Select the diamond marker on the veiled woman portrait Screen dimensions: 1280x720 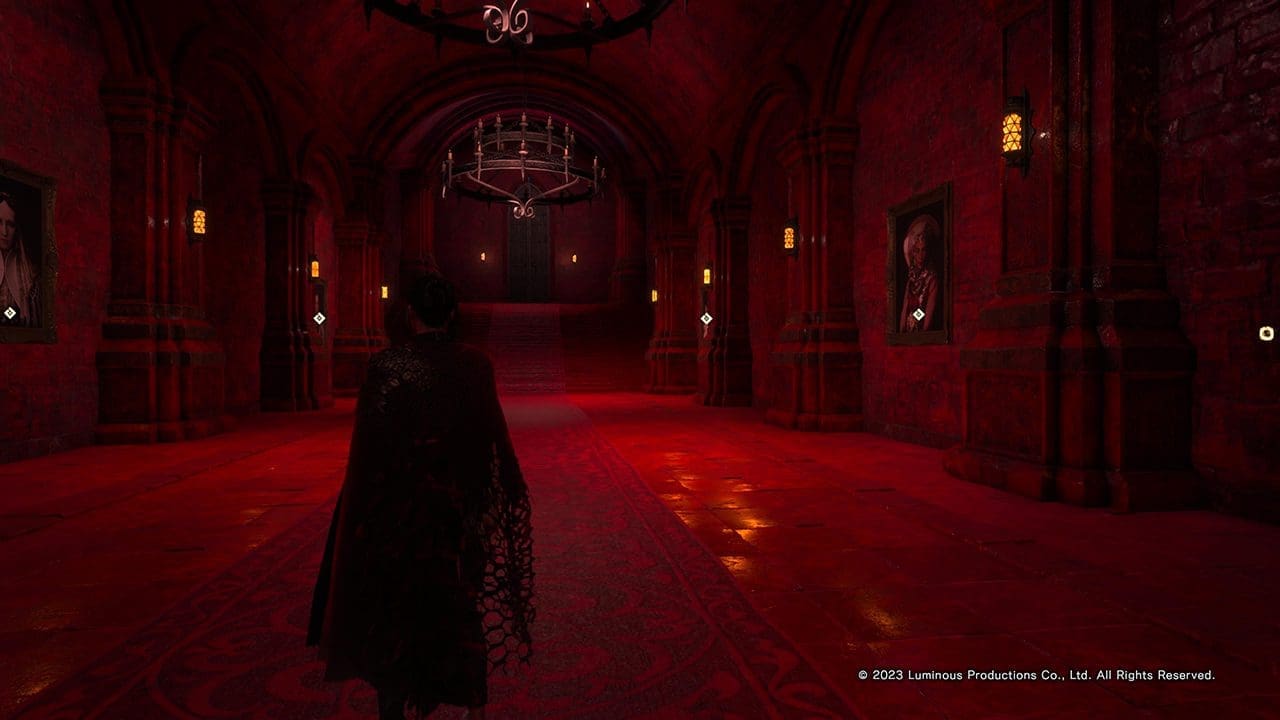click(x=10, y=313)
